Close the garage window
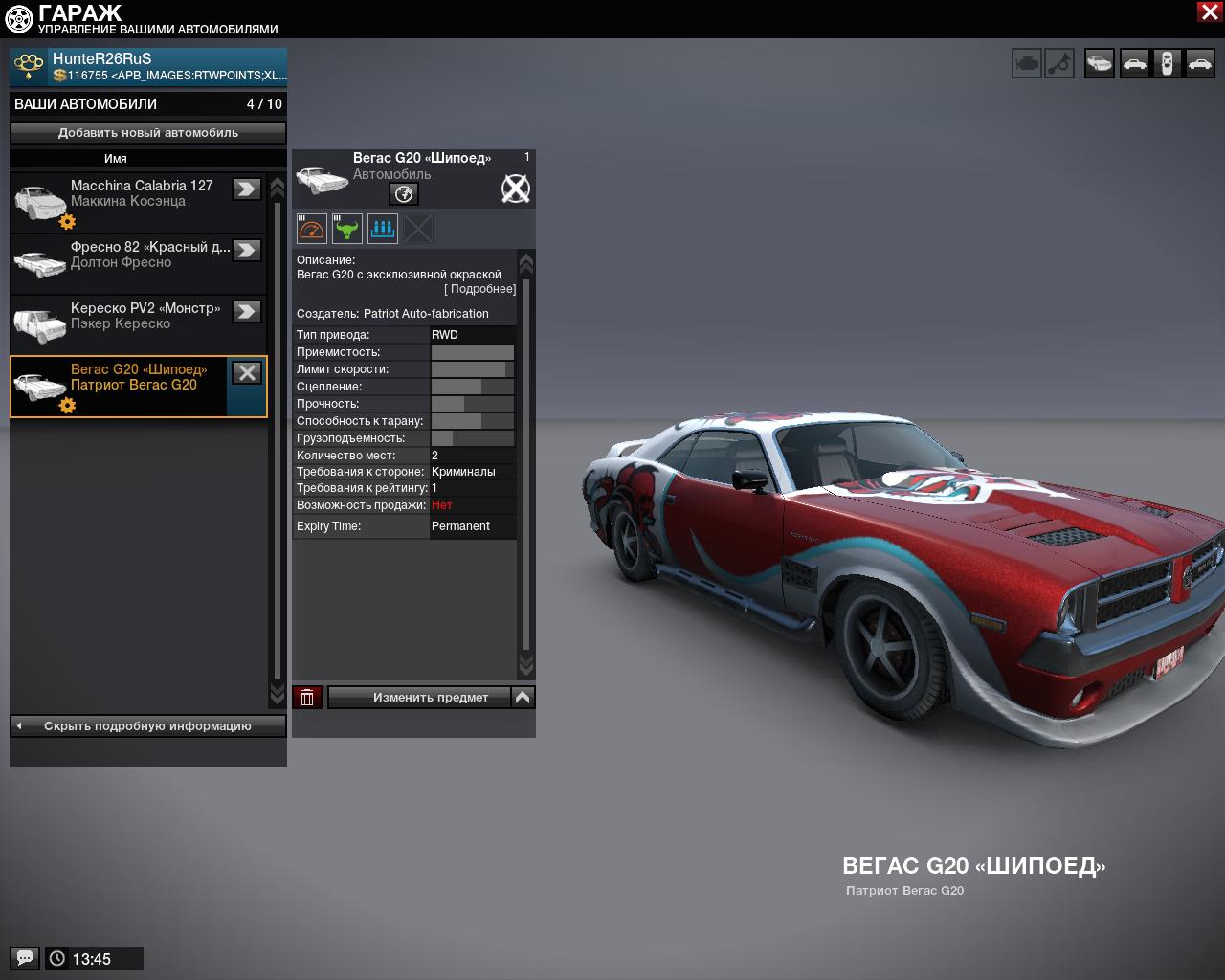The image size is (1225, 980). click(1209, 11)
